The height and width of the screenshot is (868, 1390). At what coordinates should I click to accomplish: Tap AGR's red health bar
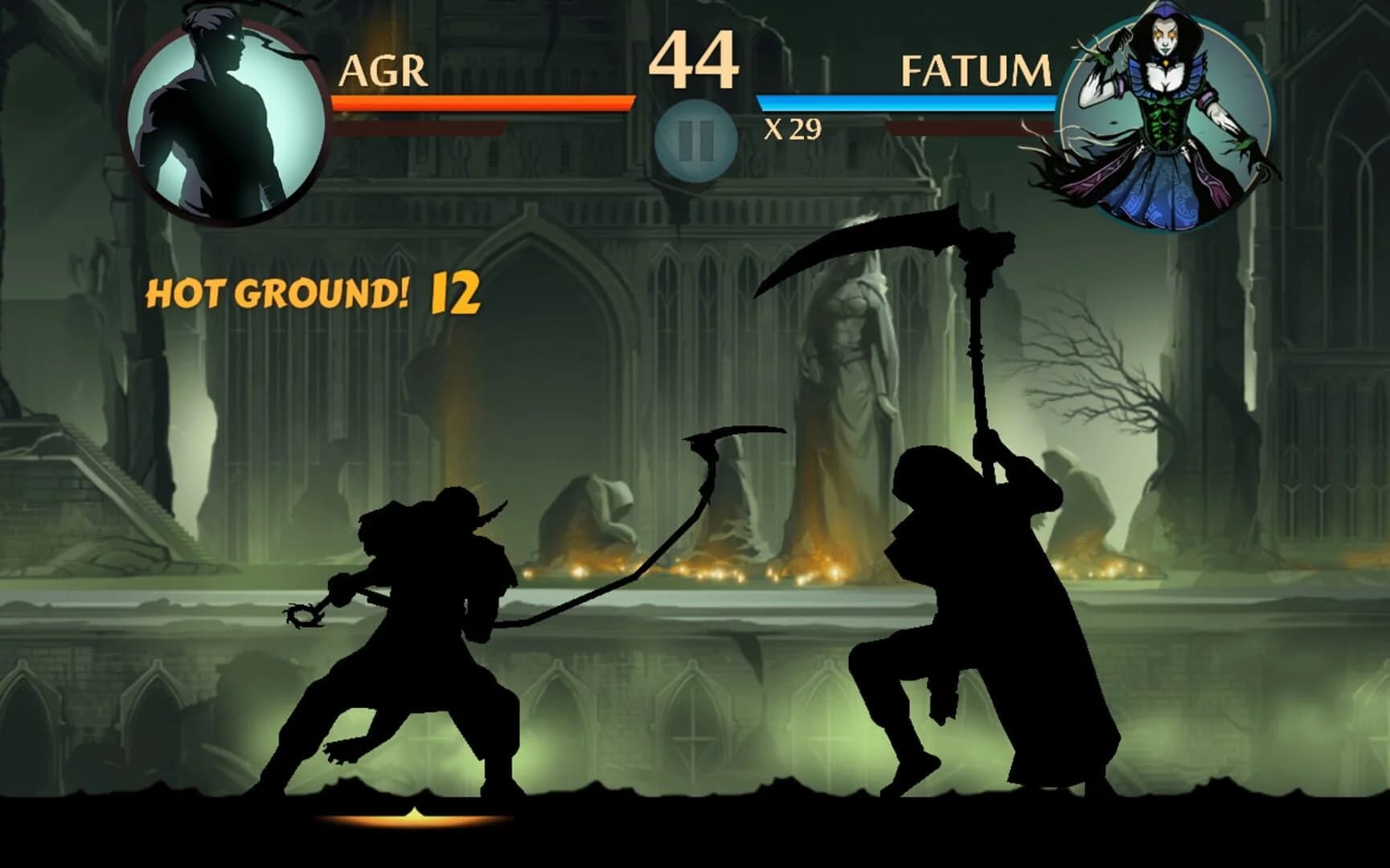(x=482, y=101)
